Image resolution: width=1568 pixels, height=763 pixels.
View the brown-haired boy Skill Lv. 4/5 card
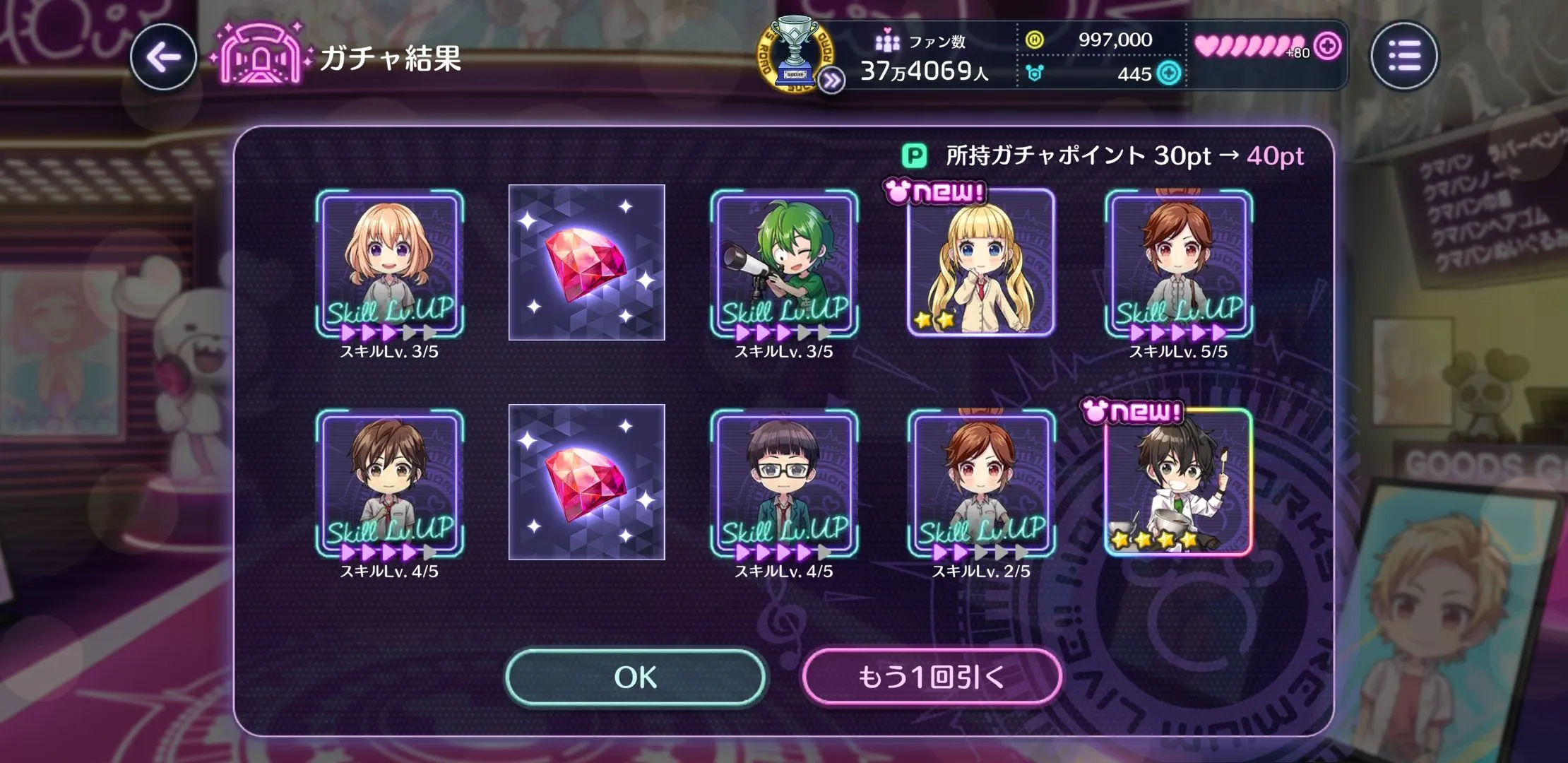(389, 483)
